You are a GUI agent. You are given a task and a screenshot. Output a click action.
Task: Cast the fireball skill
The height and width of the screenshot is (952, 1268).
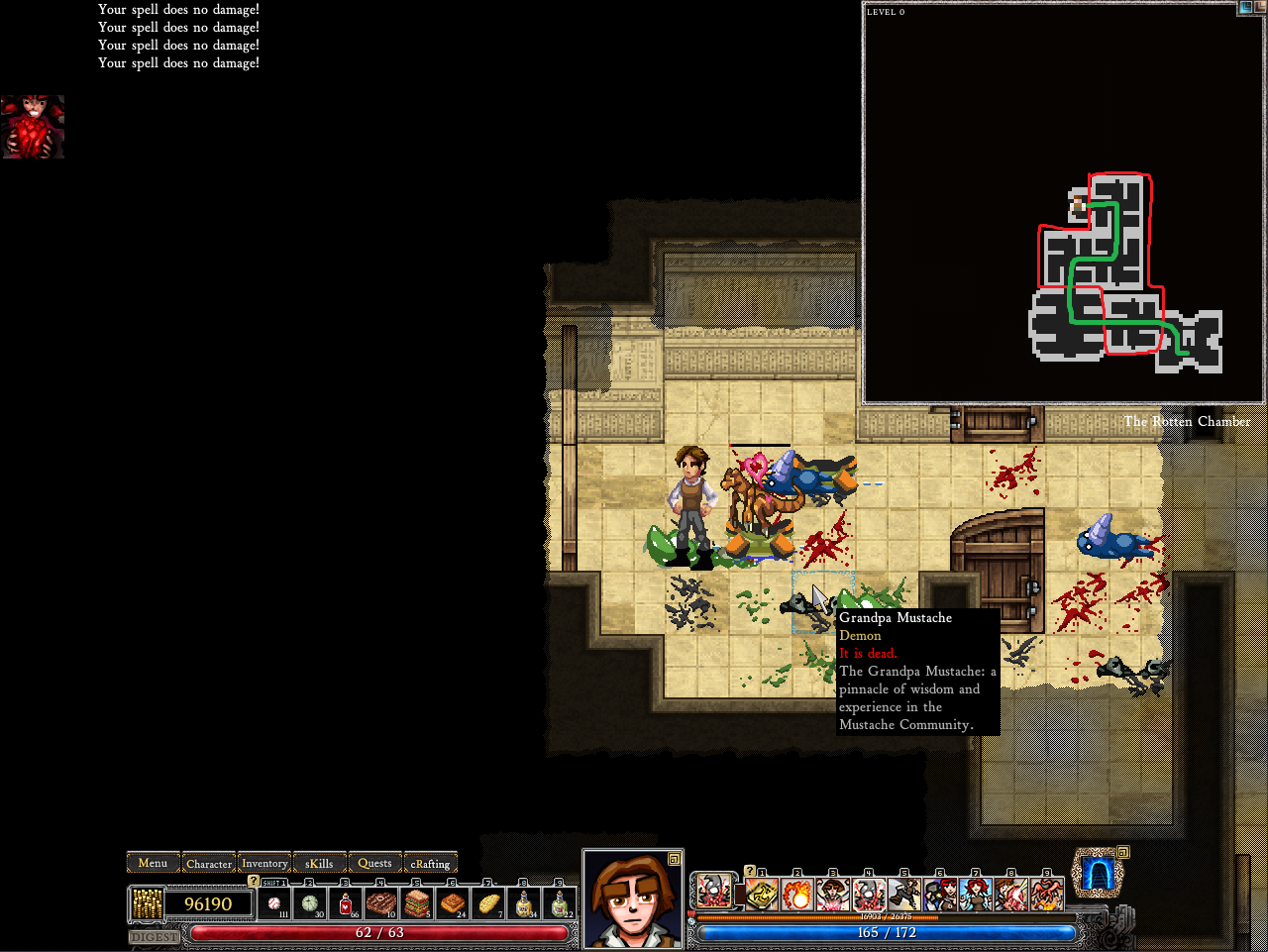(796, 895)
